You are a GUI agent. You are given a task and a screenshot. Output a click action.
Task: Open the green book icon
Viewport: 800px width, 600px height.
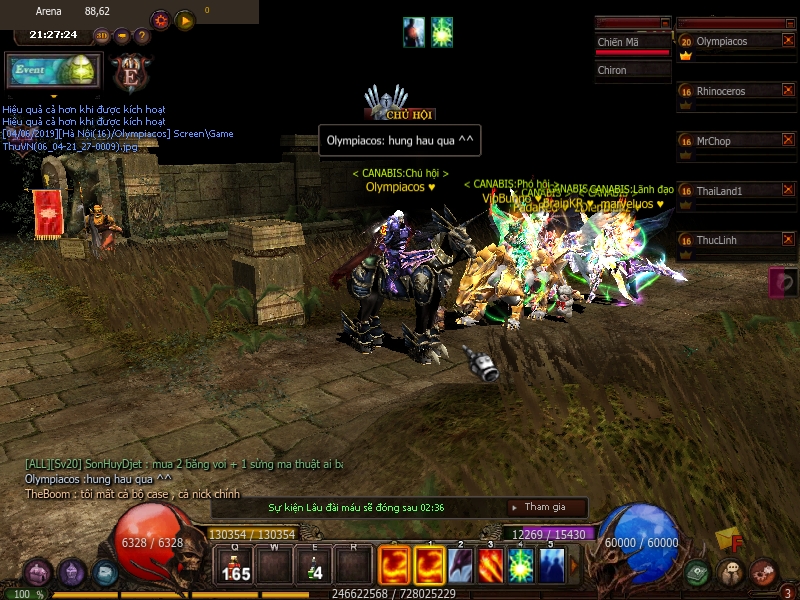pos(699,573)
